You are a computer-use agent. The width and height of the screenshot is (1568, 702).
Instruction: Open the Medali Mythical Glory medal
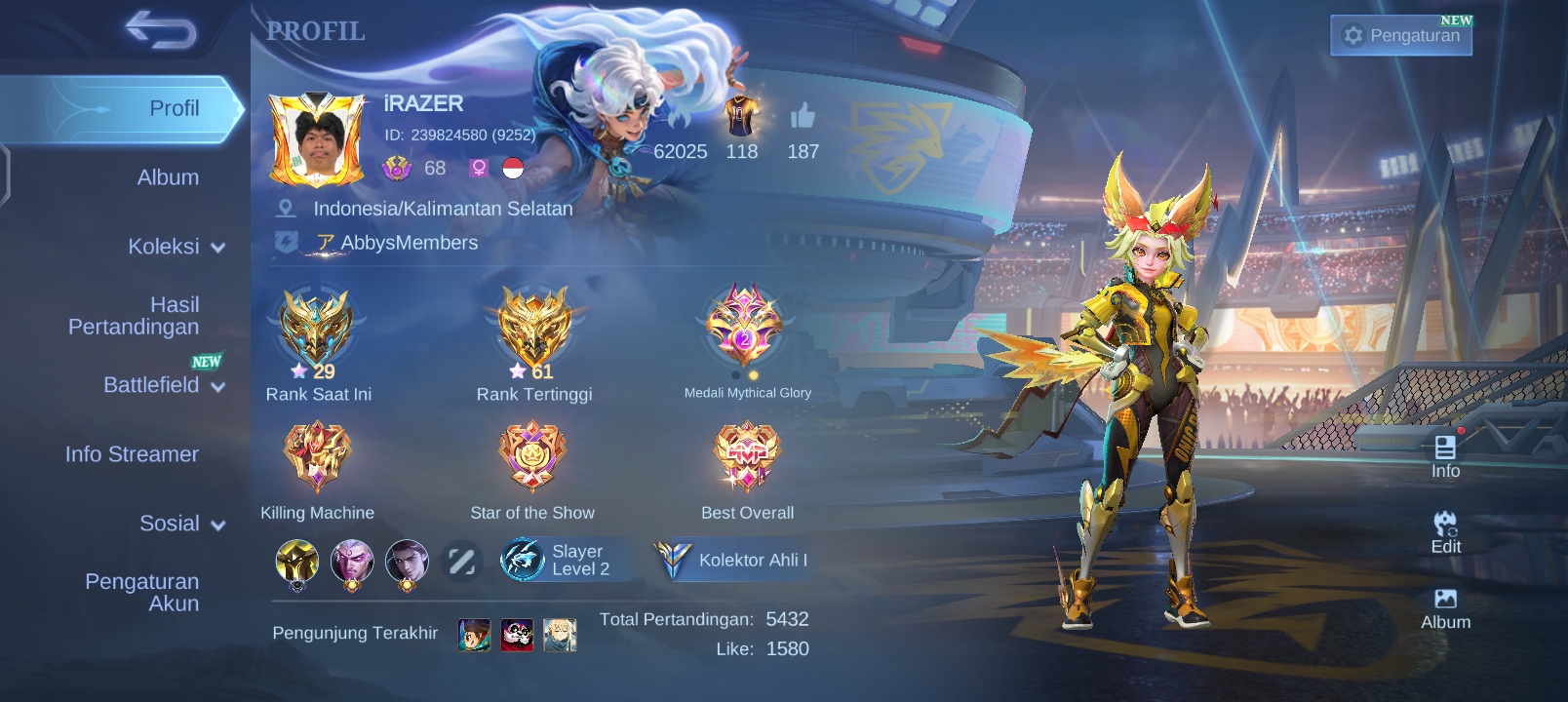(x=746, y=327)
